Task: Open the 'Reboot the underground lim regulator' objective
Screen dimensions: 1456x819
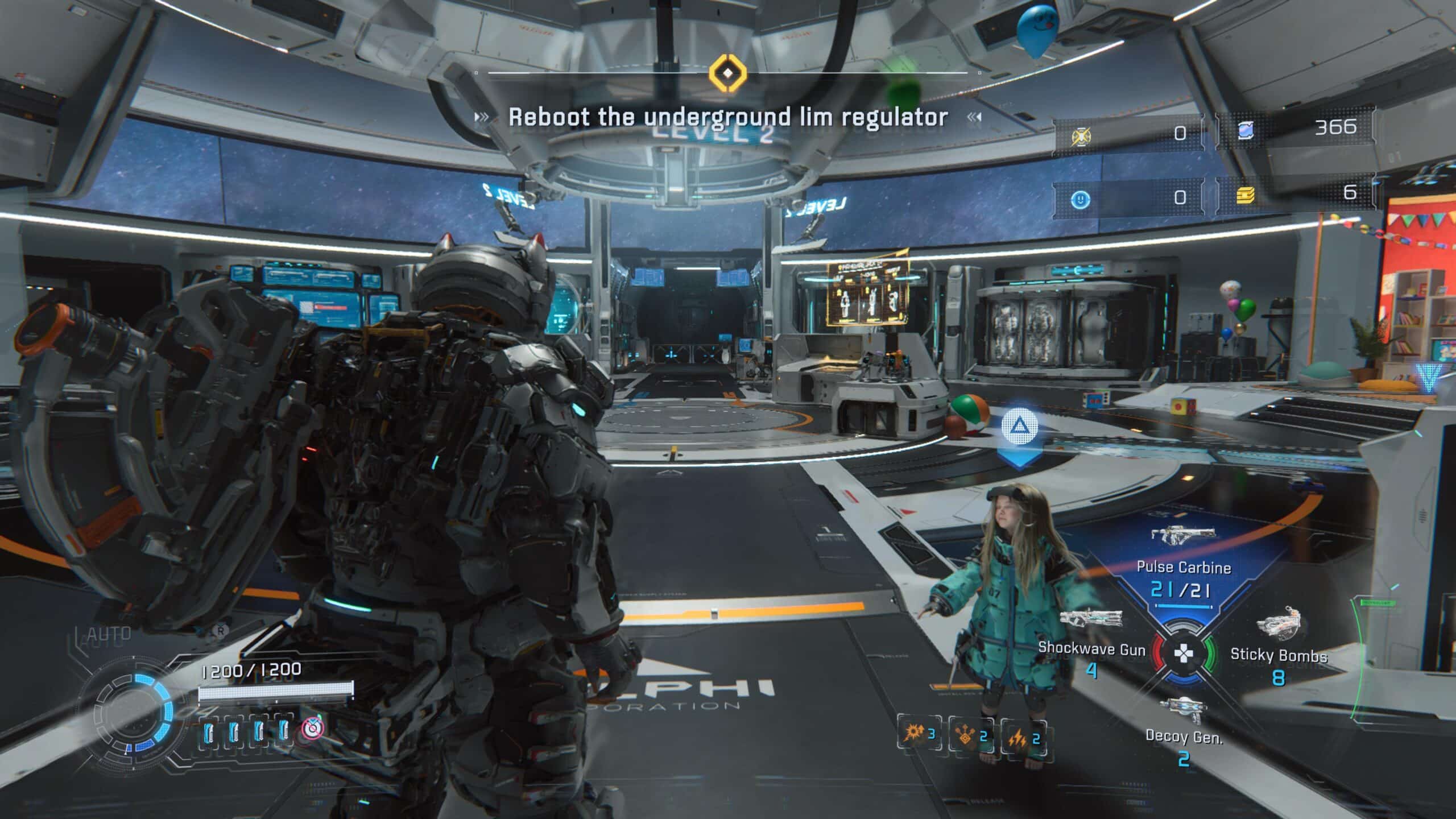Action: (x=727, y=117)
